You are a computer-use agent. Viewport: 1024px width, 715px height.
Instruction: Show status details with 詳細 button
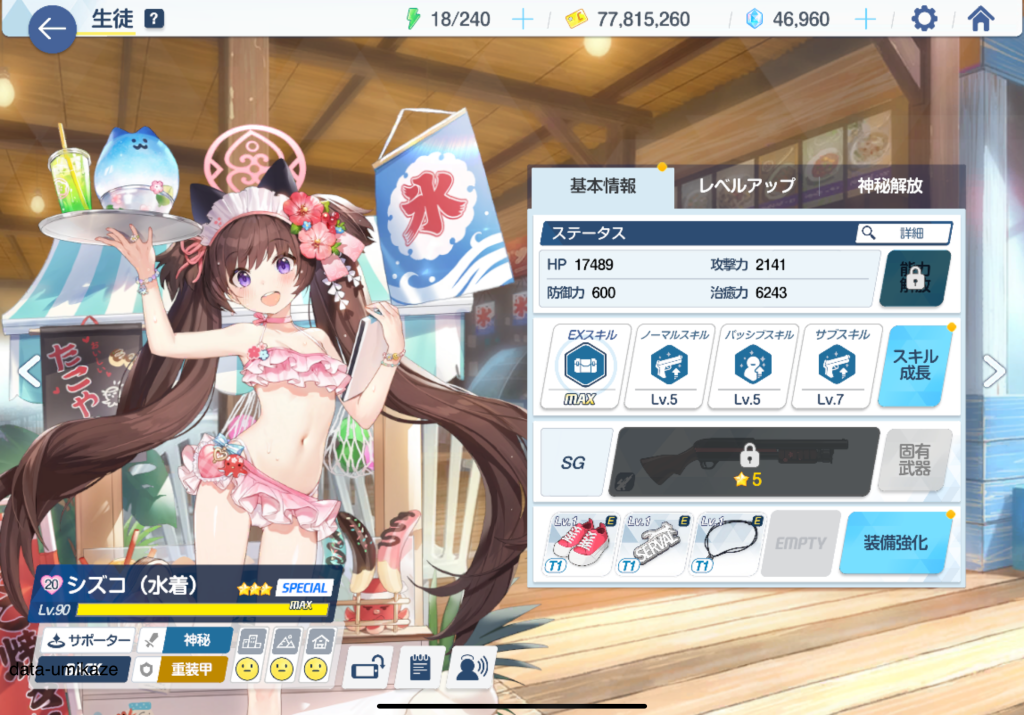[903, 233]
